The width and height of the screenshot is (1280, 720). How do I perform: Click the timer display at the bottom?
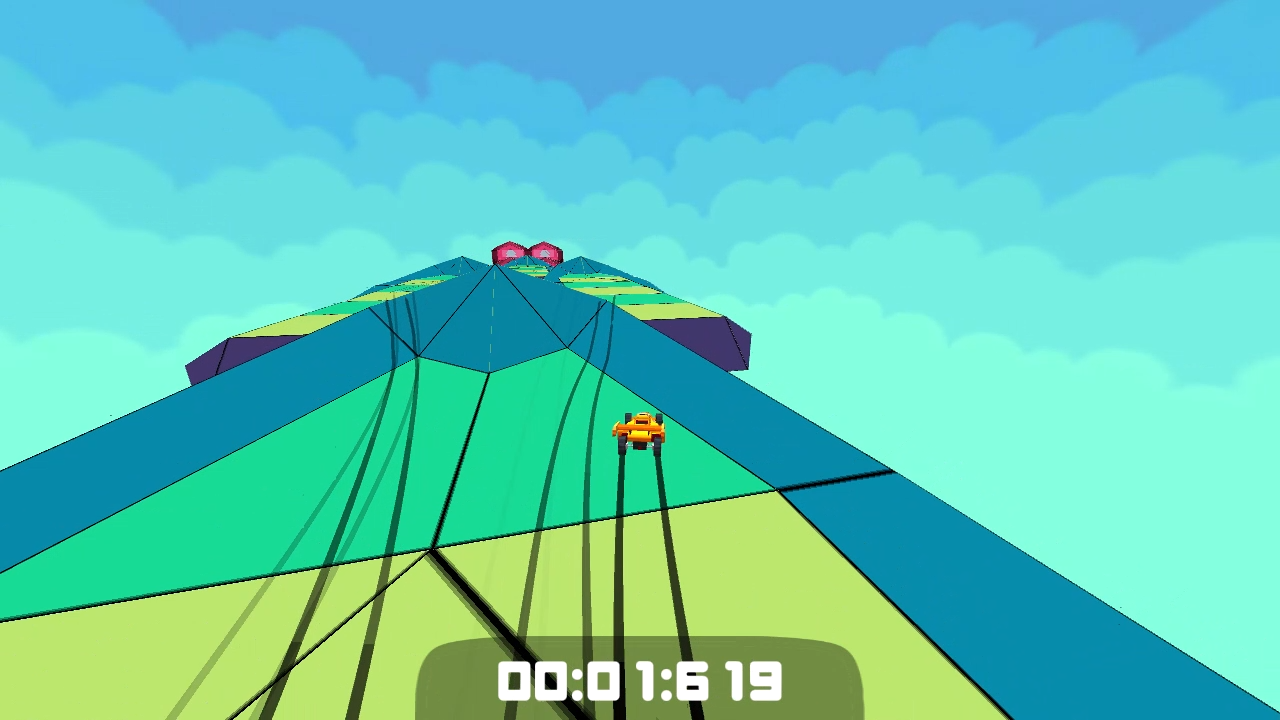[640, 682]
